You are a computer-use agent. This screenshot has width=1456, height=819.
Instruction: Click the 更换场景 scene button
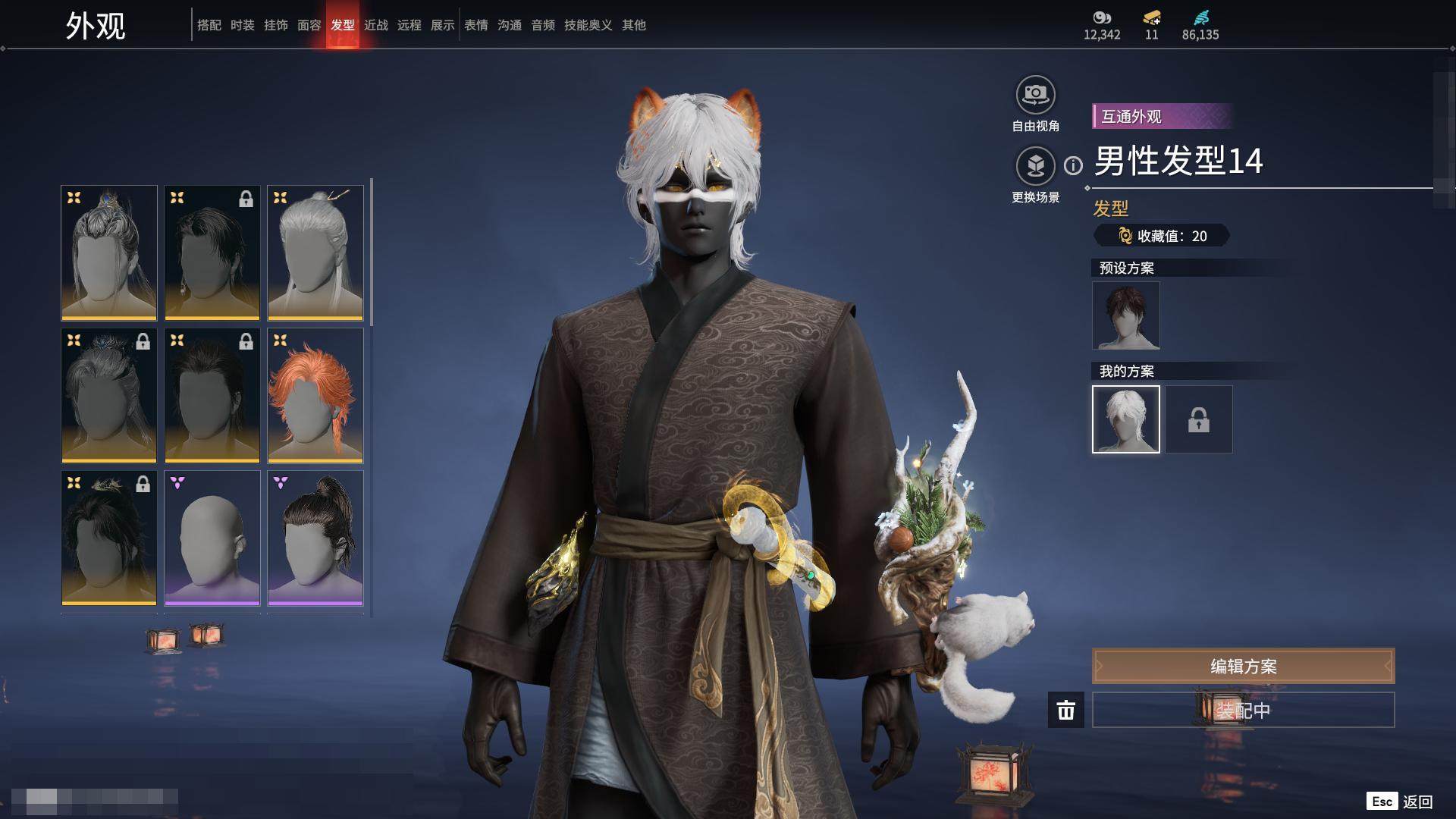coord(1035,167)
